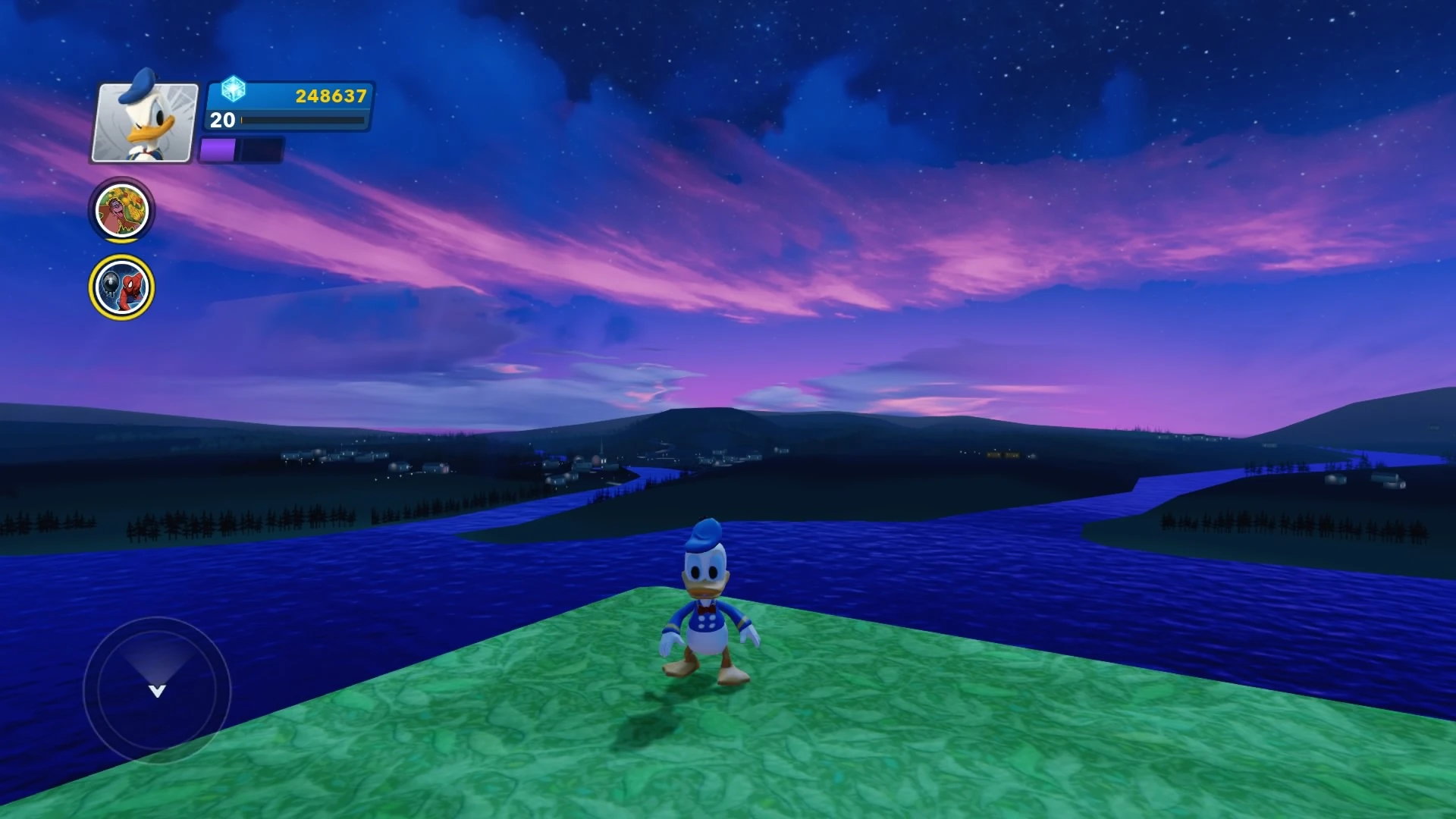The width and height of the screenshot is (1456, 819).
Task: Switch to the King Louie mission tab
Action: (121, 212)
